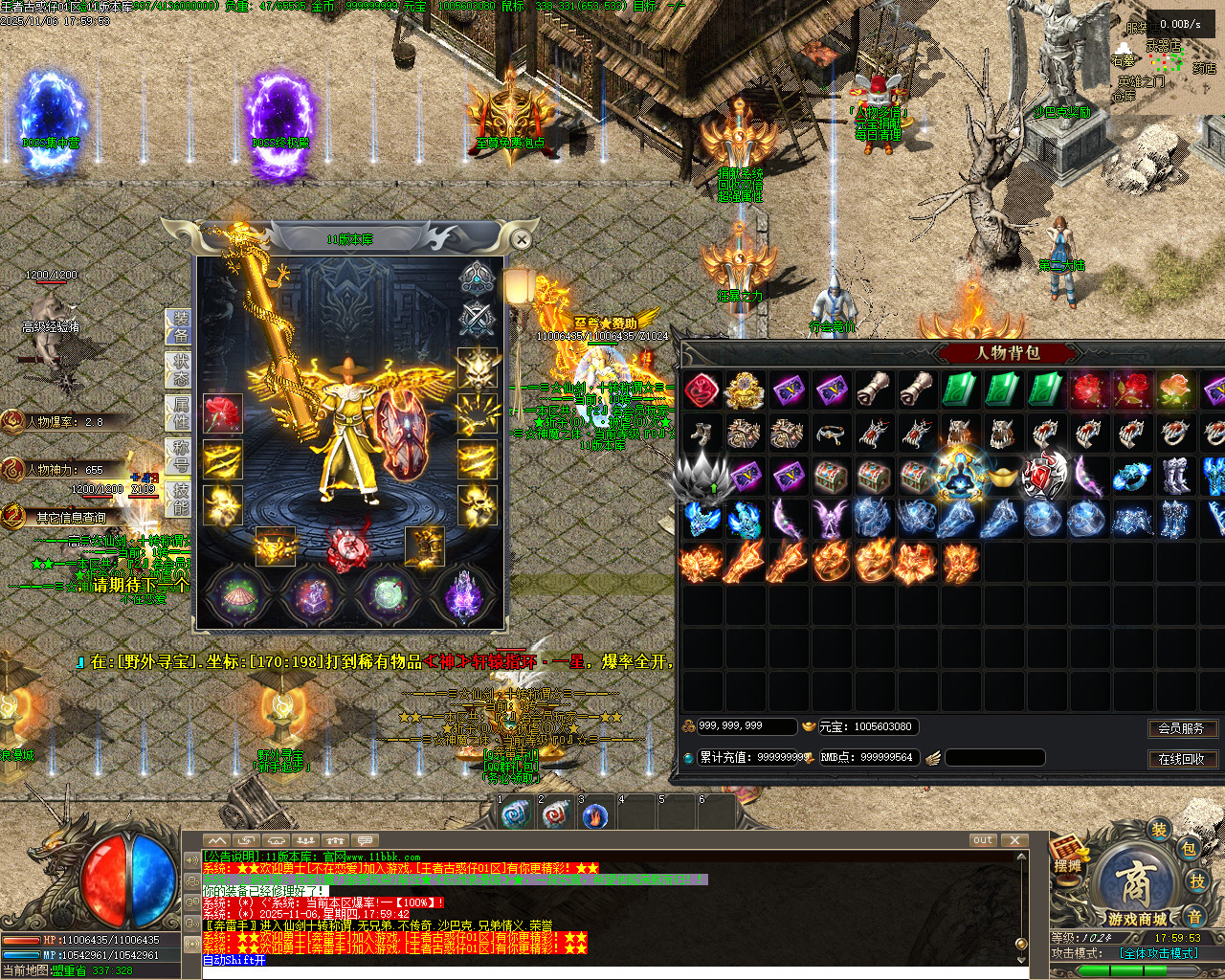Pick the first green book item
The height and width of the screenshot is (980, 1225).
959,390
